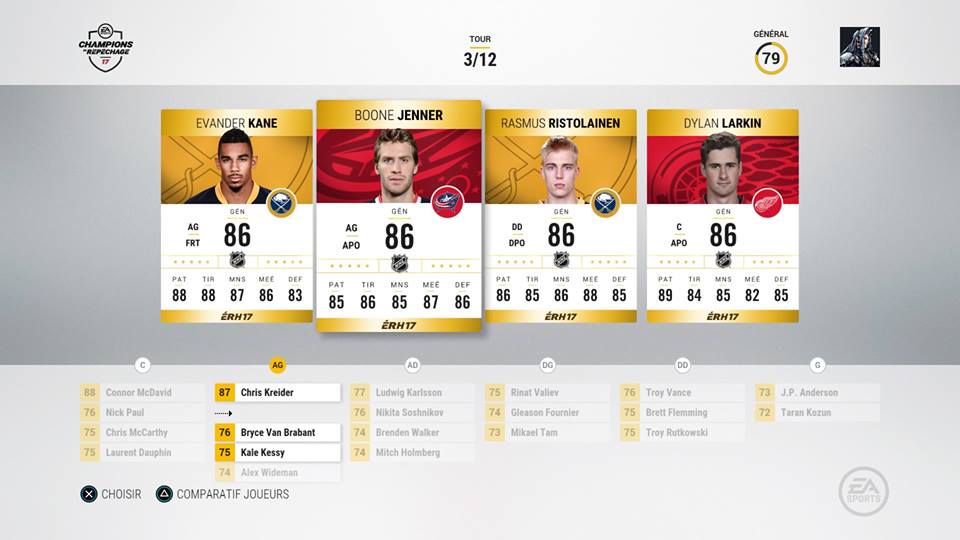
Task: Pick the Rasmus Ristolainen player card
Action: (560, 215)
